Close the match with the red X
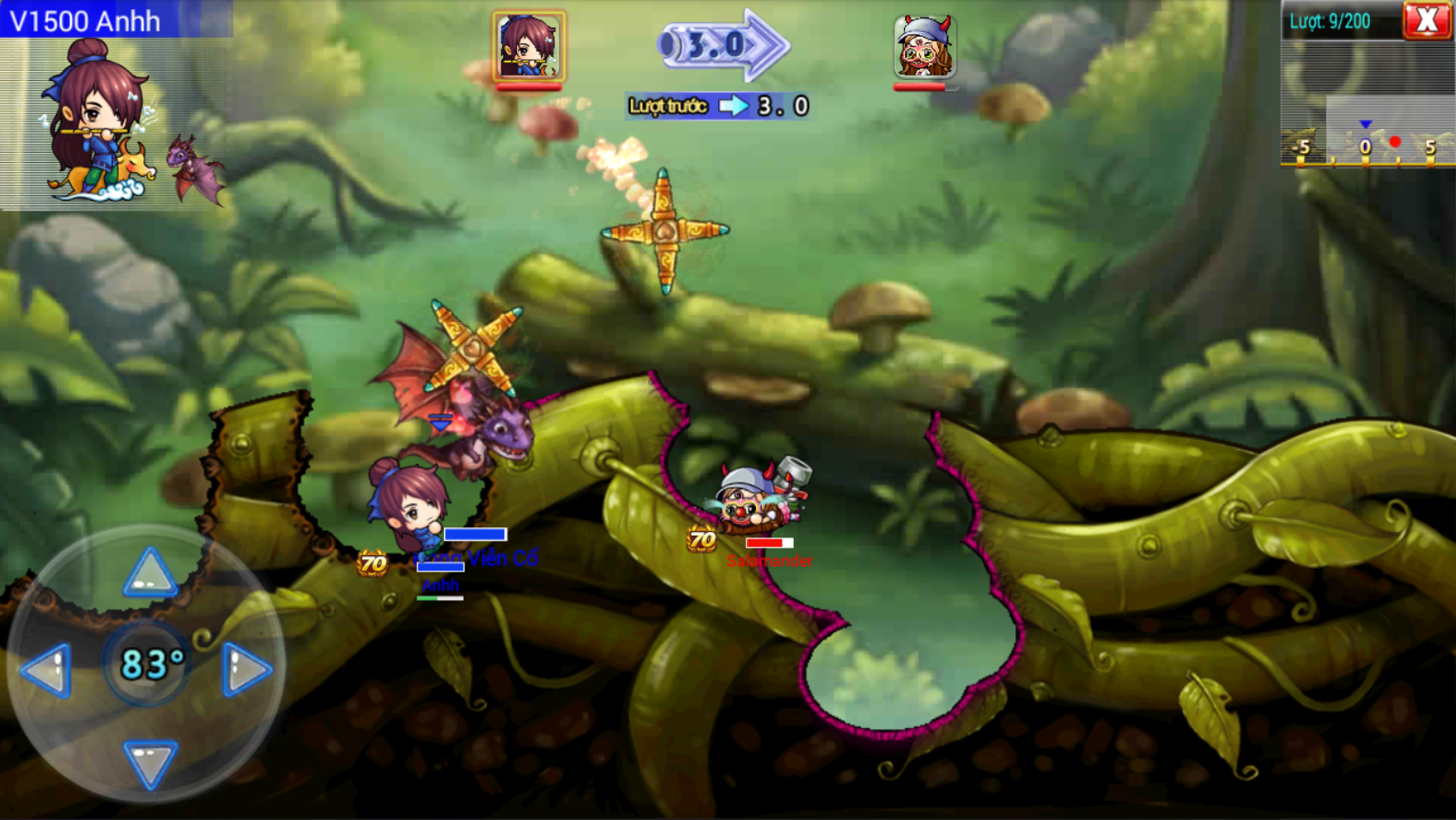The image size is (1456, 820). [1427, 20]
